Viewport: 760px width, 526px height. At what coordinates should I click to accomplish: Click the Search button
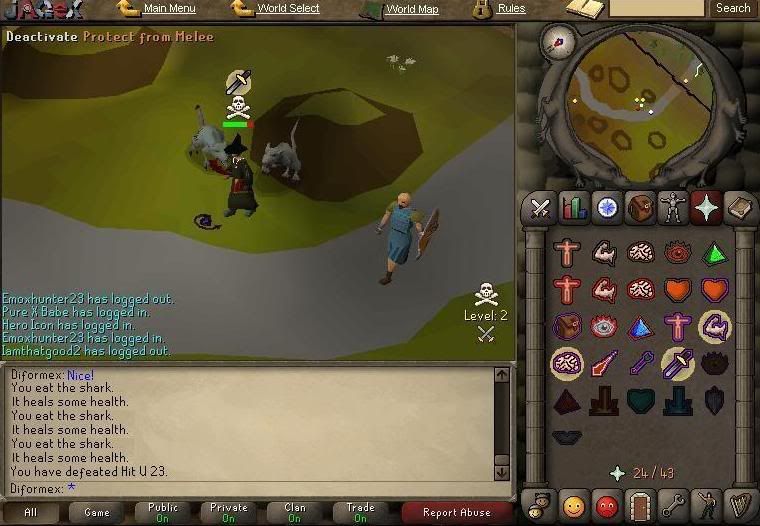tap(732, 8)
